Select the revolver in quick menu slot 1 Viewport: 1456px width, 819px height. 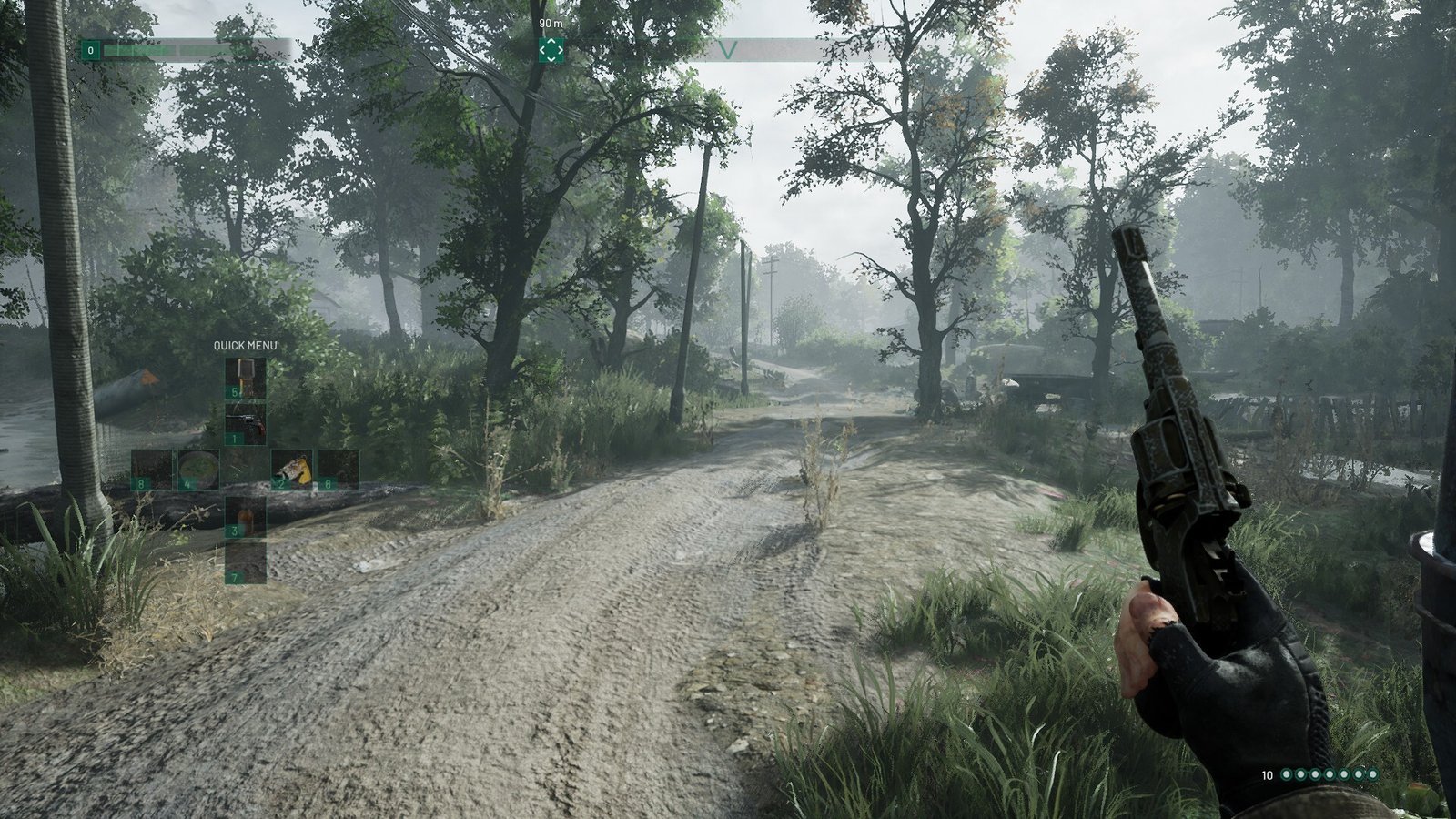pyautogui.click(x=246, y=424)
